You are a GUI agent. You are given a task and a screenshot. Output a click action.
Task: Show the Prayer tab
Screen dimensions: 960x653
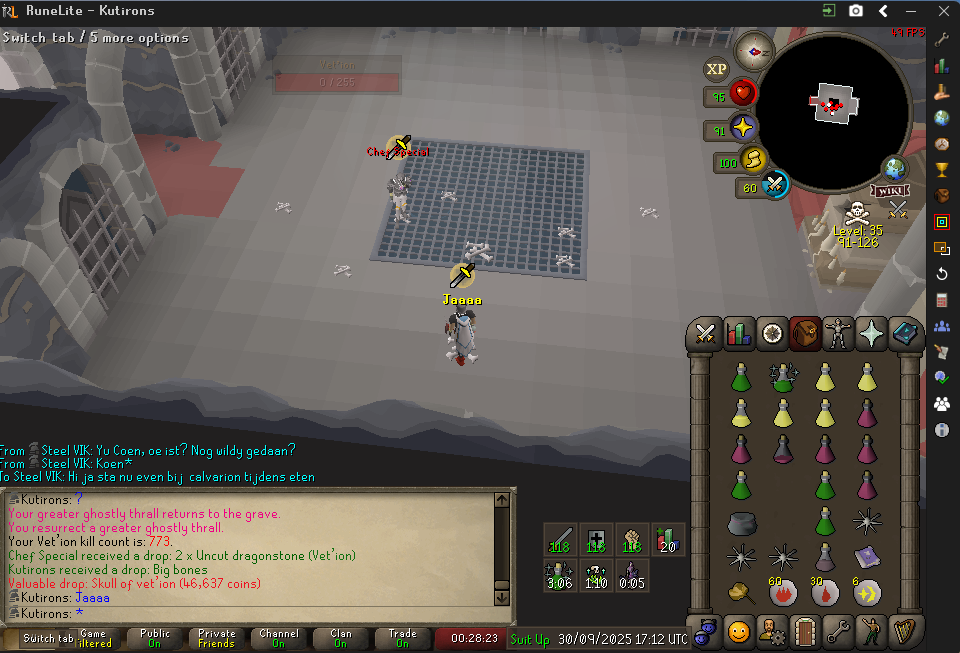pyautogui.click(x=871, y=334)
